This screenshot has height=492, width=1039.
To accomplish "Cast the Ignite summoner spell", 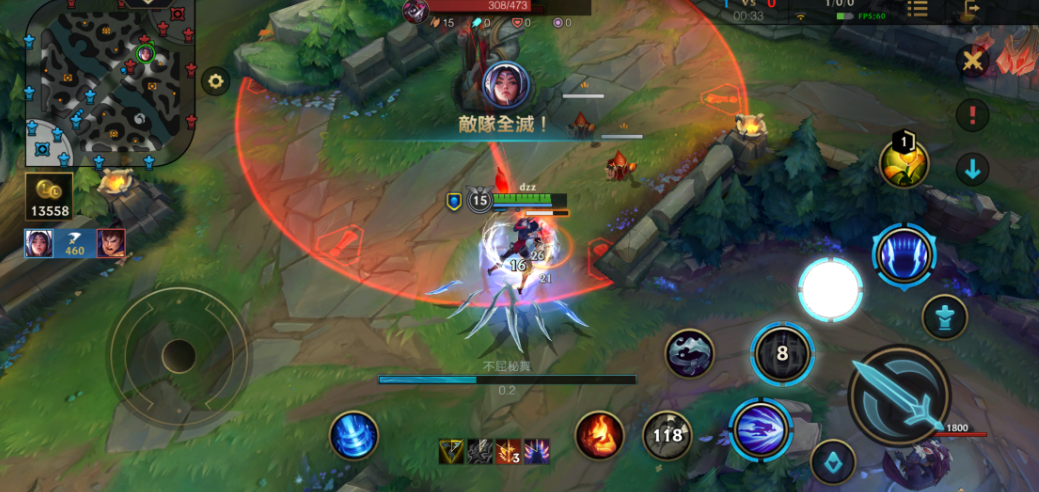I will click(600, 435).
